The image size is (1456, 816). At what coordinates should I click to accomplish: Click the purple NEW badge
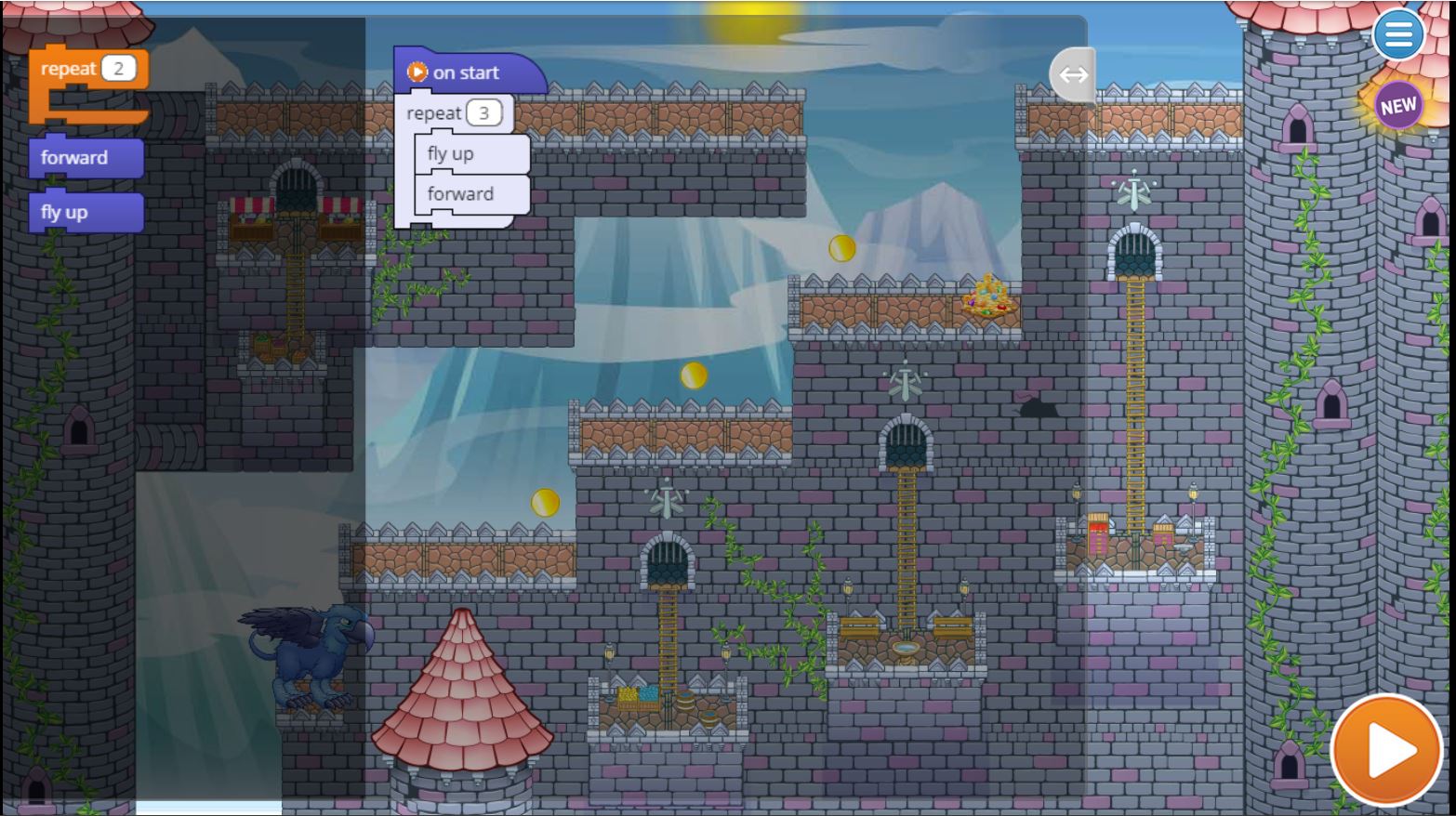tap(1397, 107)
